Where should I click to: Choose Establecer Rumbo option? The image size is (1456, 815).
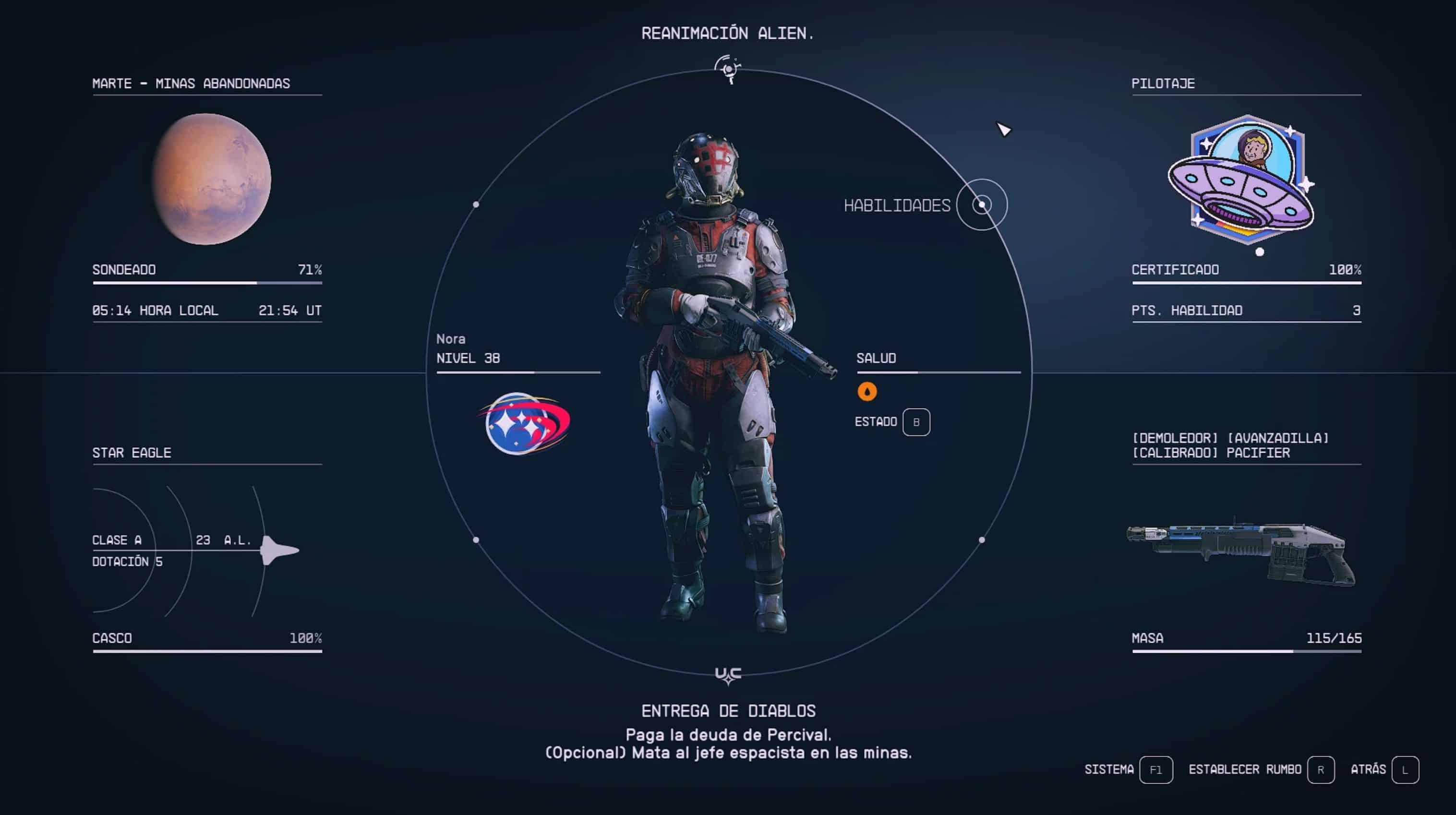pos(1320,770)
